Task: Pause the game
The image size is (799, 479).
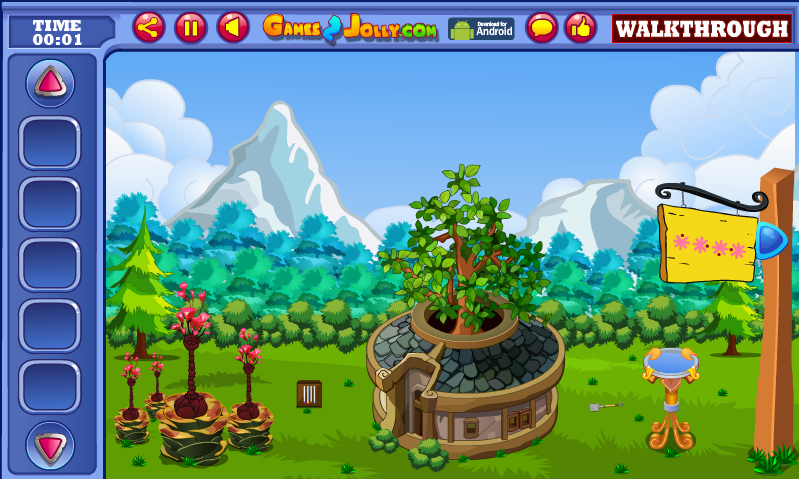Action: (191, 27)
